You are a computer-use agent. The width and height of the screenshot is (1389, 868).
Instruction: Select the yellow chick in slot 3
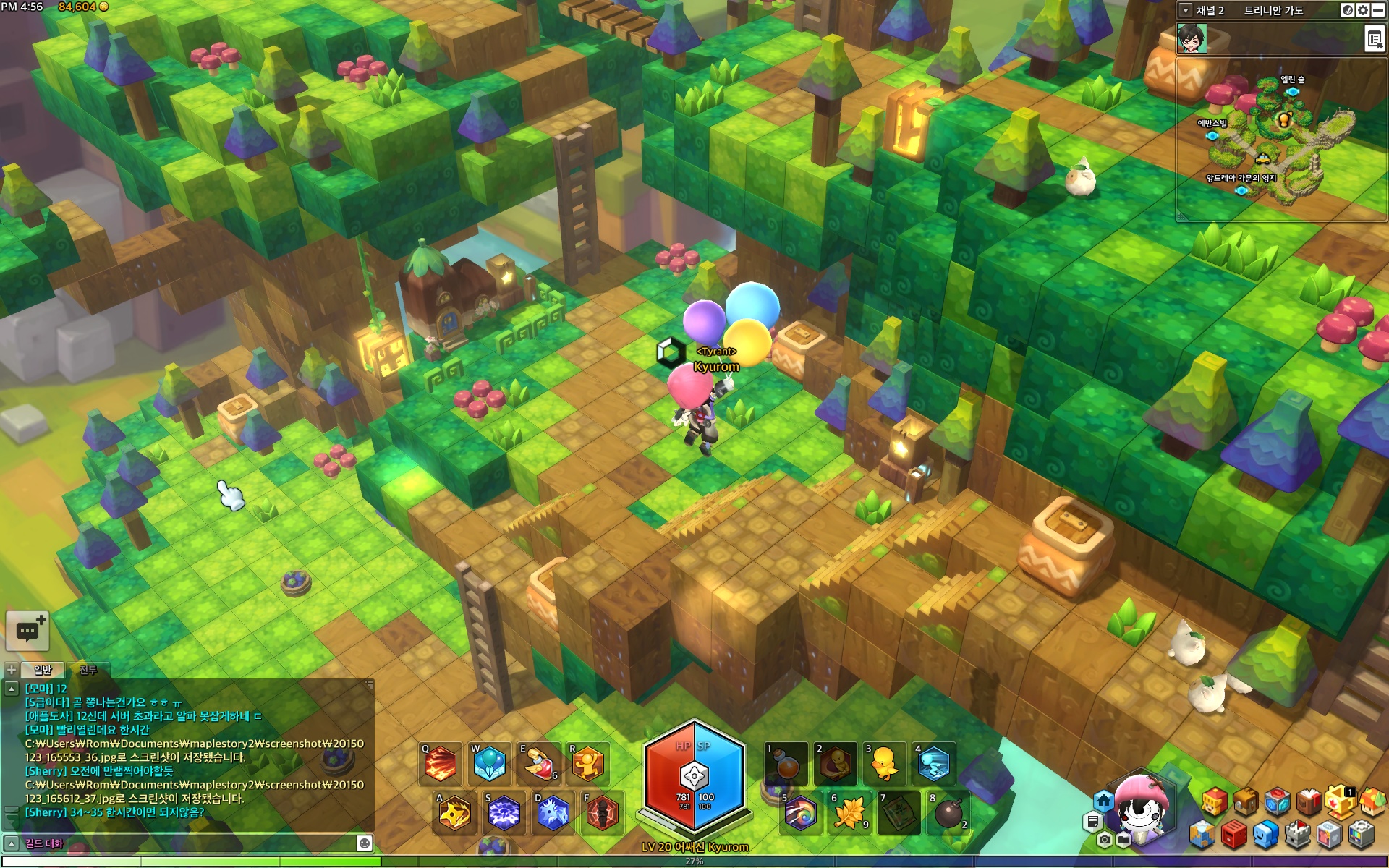885,764
